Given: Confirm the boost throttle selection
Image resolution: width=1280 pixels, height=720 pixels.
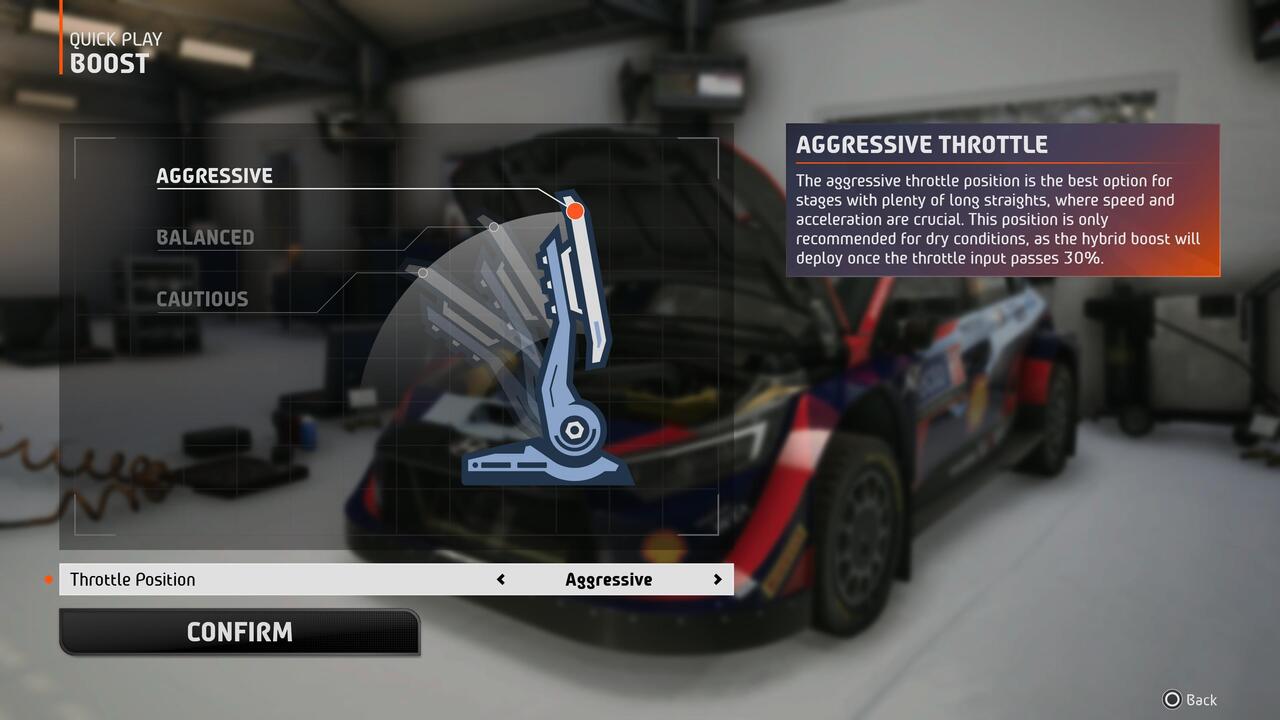Looking at the screenshot, I should [x=239, y=632].
